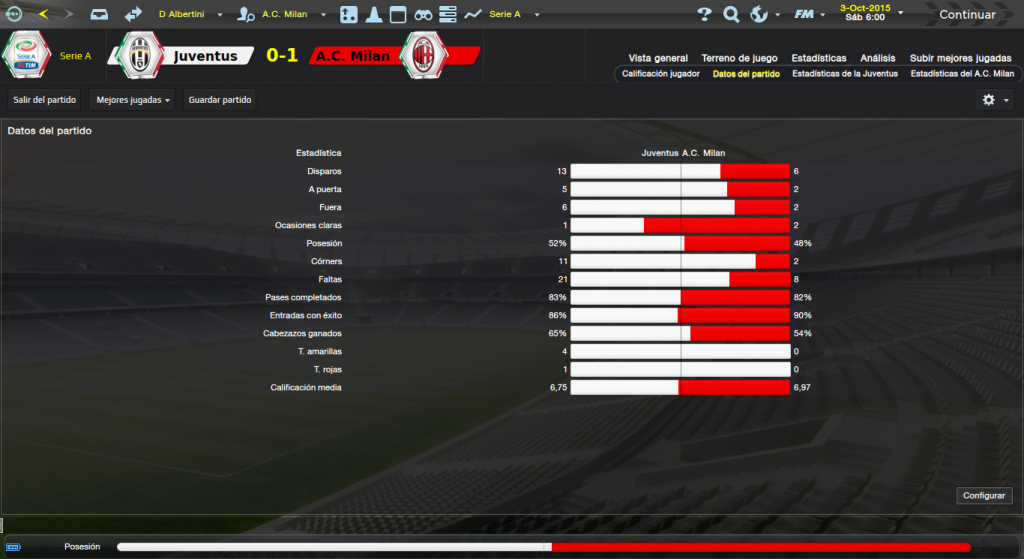View Estadísticas de la Juventus
1024x559 pixels.
pyautogui.click(x=845, y=74)
